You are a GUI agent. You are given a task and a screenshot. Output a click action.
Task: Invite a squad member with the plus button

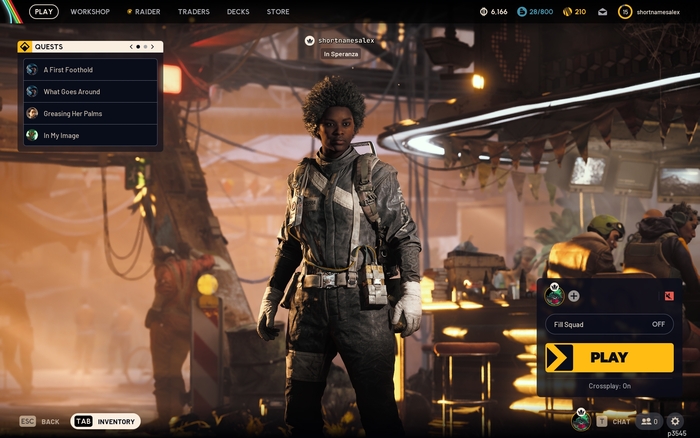pyautogui.click(x=574, y=295)
